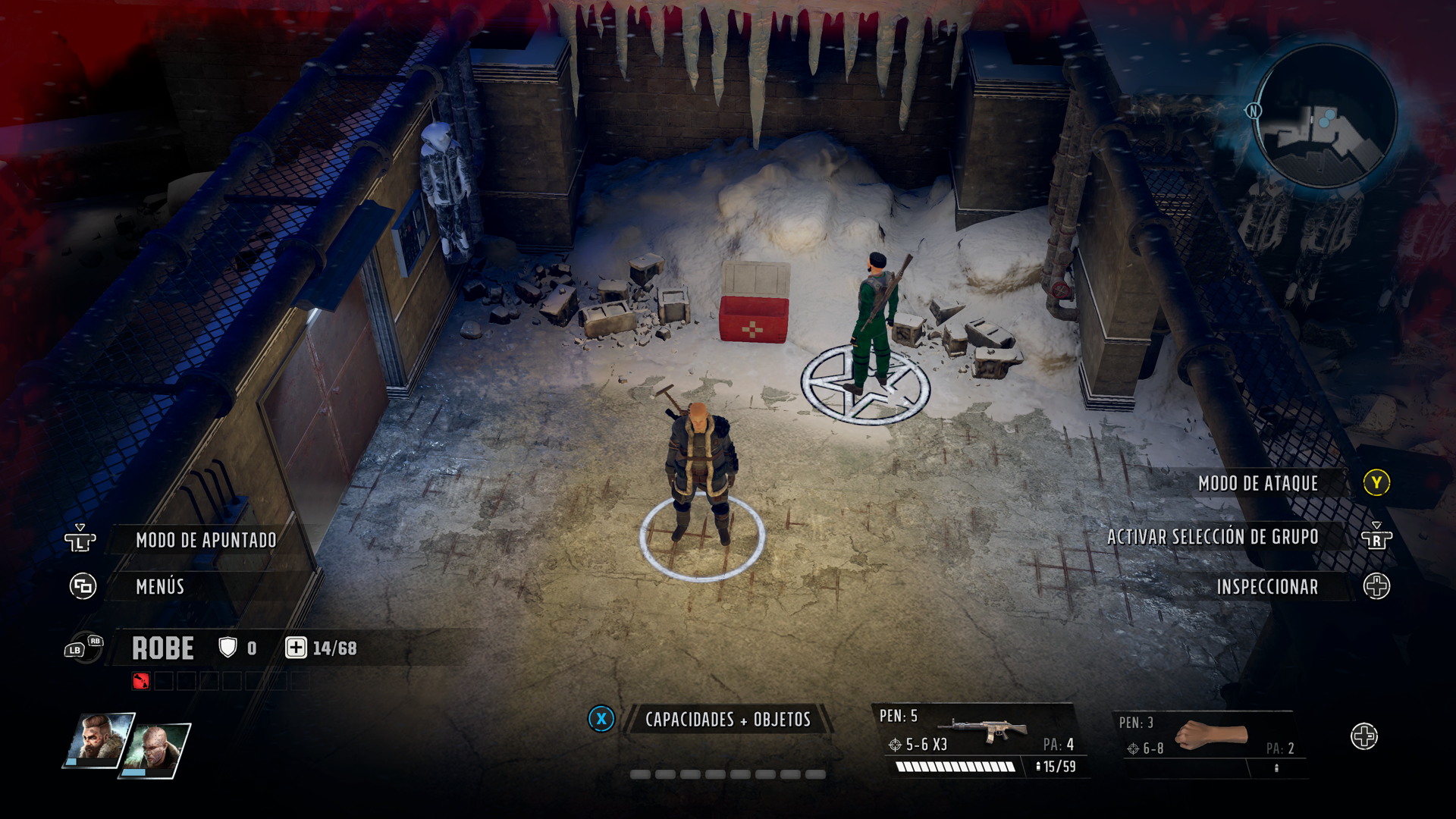Choose ACTIVAR SELECCIÓN DE GRUPO

1212,537
